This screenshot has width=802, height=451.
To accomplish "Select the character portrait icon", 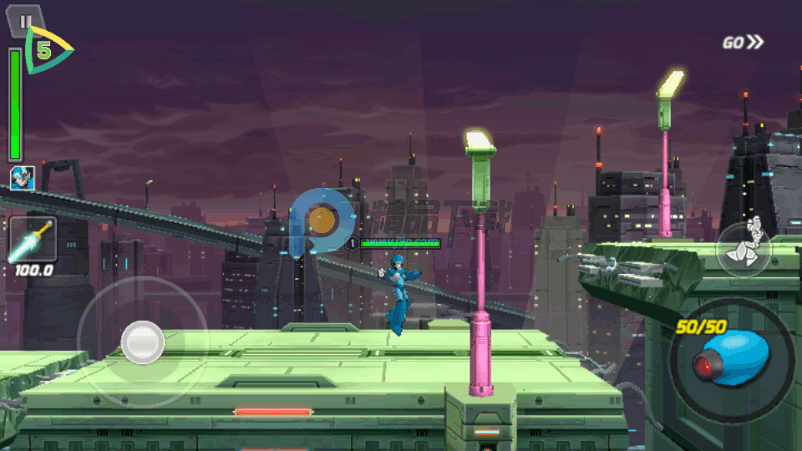I will 21,178.
